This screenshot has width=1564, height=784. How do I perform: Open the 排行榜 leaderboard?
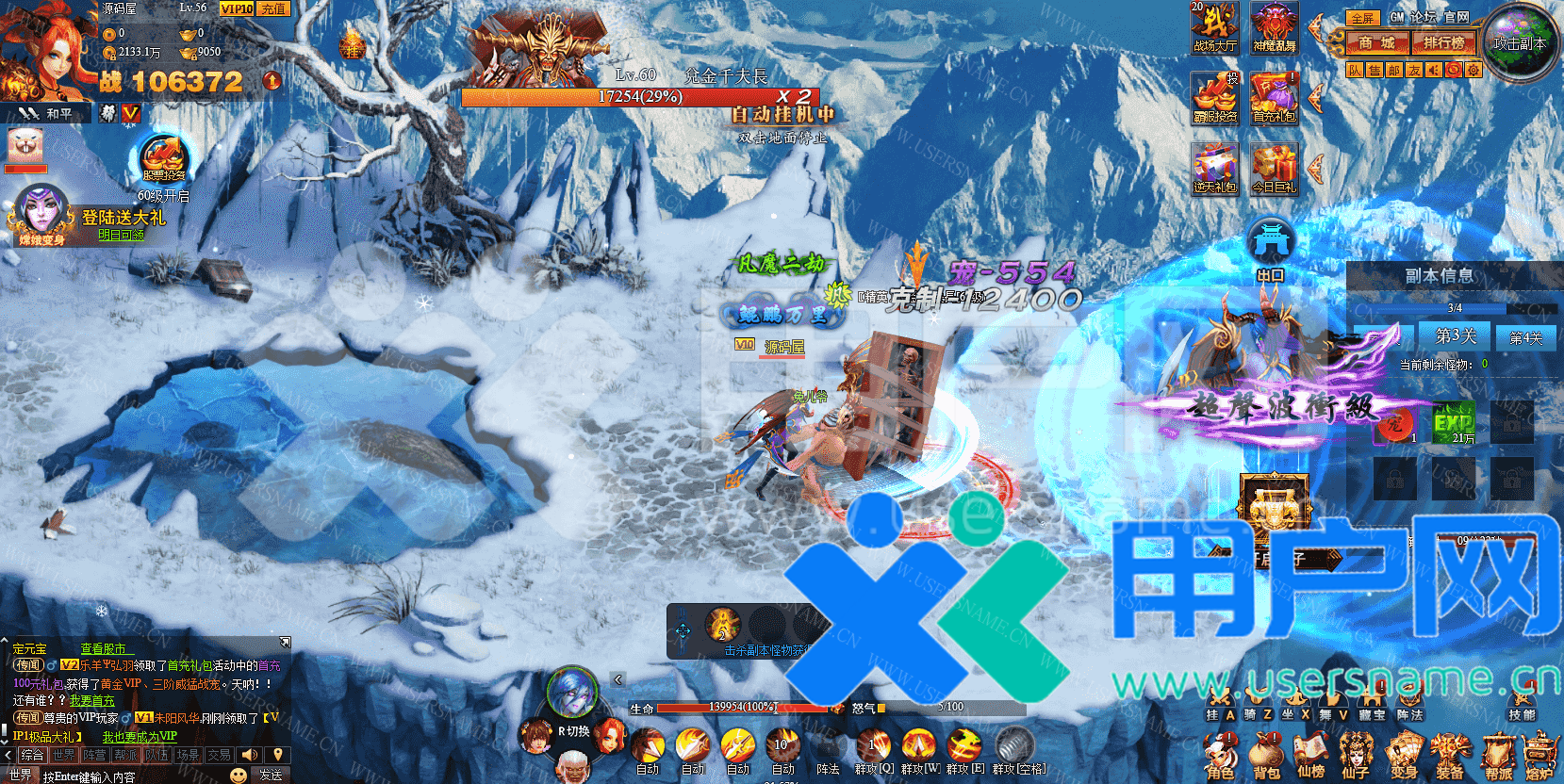tap(1443, 42)
